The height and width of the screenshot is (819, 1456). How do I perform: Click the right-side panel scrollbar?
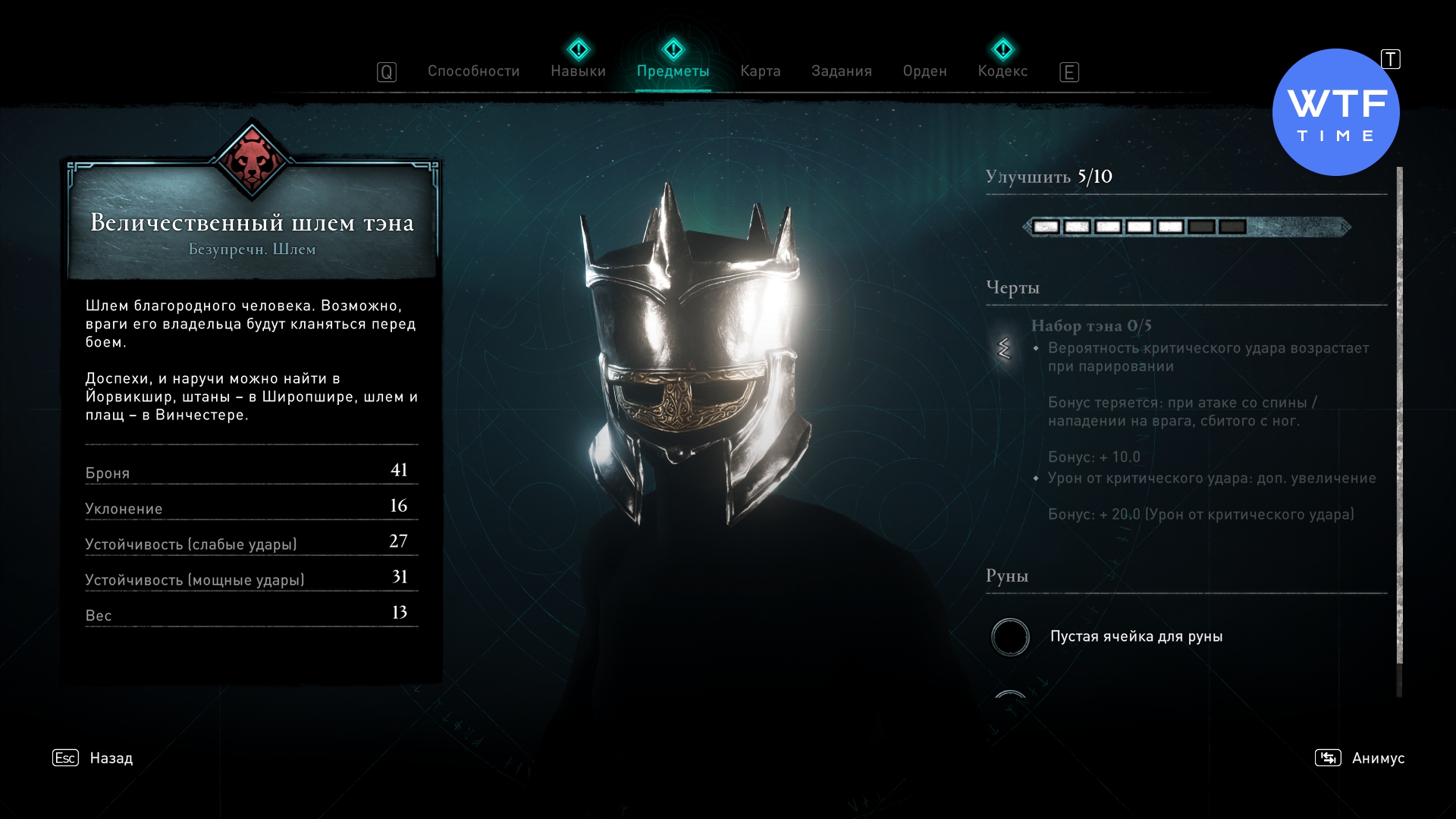(x=1399, y=416)
